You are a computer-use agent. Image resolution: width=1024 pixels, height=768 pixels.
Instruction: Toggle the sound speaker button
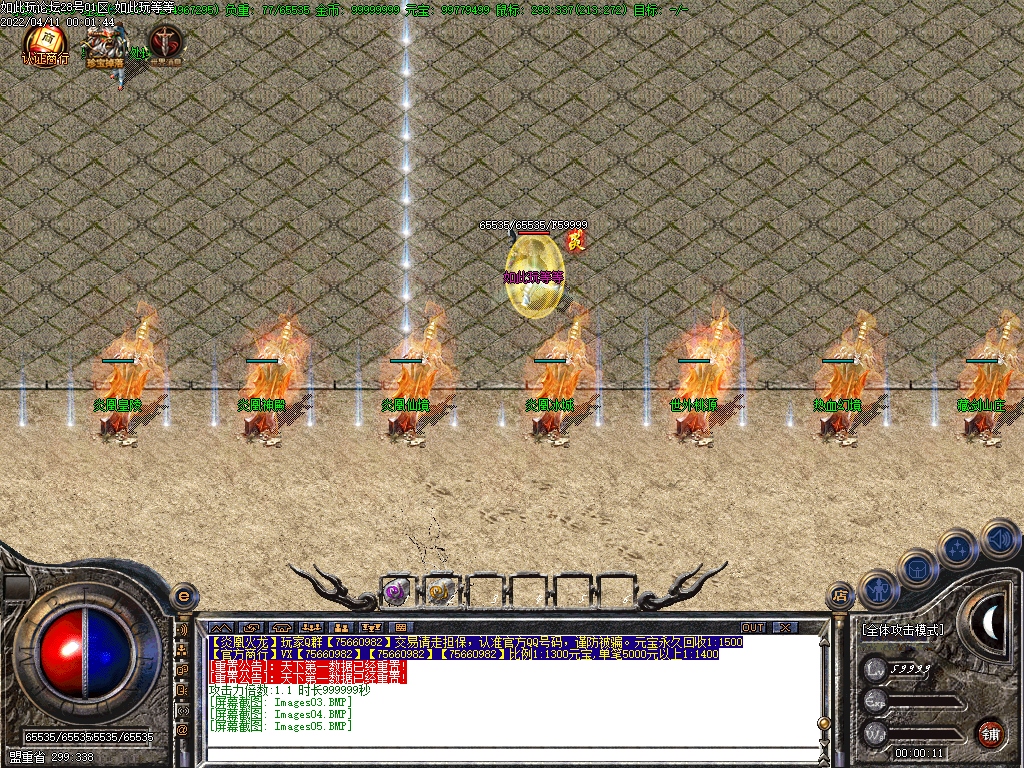coord(998,538)
